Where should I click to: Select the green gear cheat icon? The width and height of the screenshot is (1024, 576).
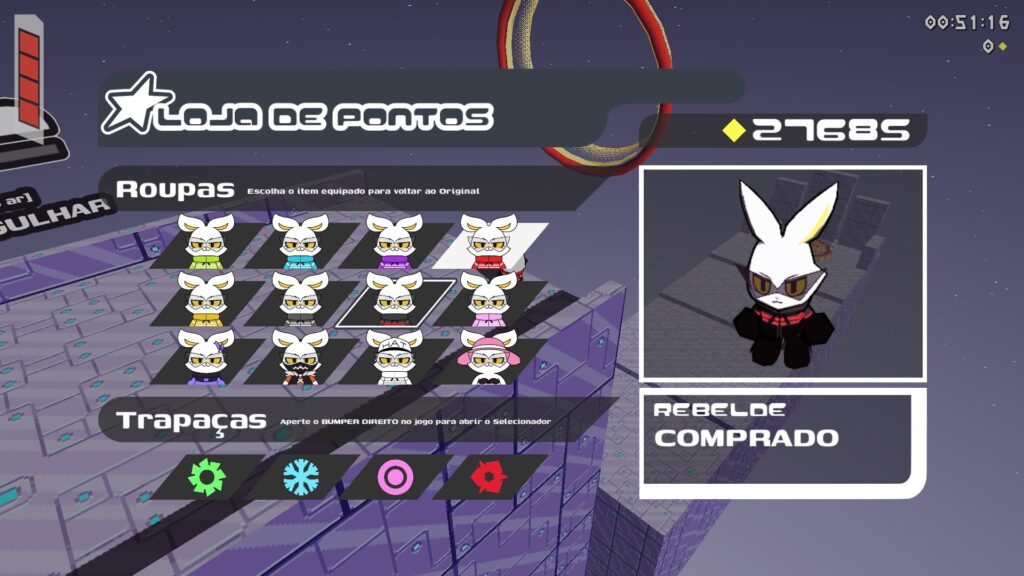[x=207, y=478]
